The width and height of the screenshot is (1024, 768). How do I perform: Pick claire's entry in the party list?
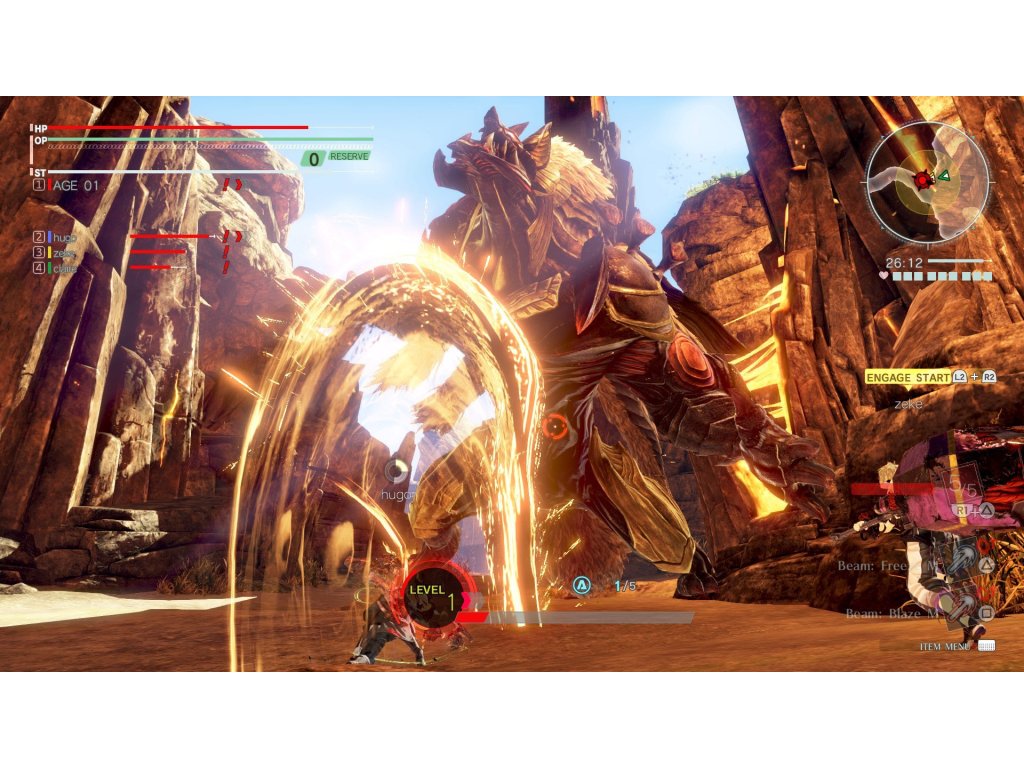[x=62, y=268]
